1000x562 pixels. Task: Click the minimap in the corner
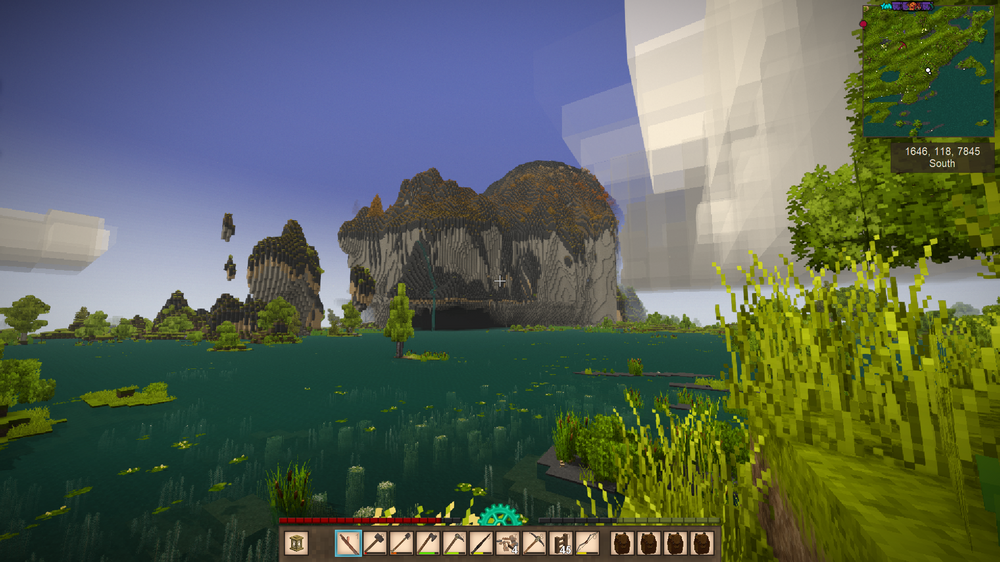click(x=927, y=74)
